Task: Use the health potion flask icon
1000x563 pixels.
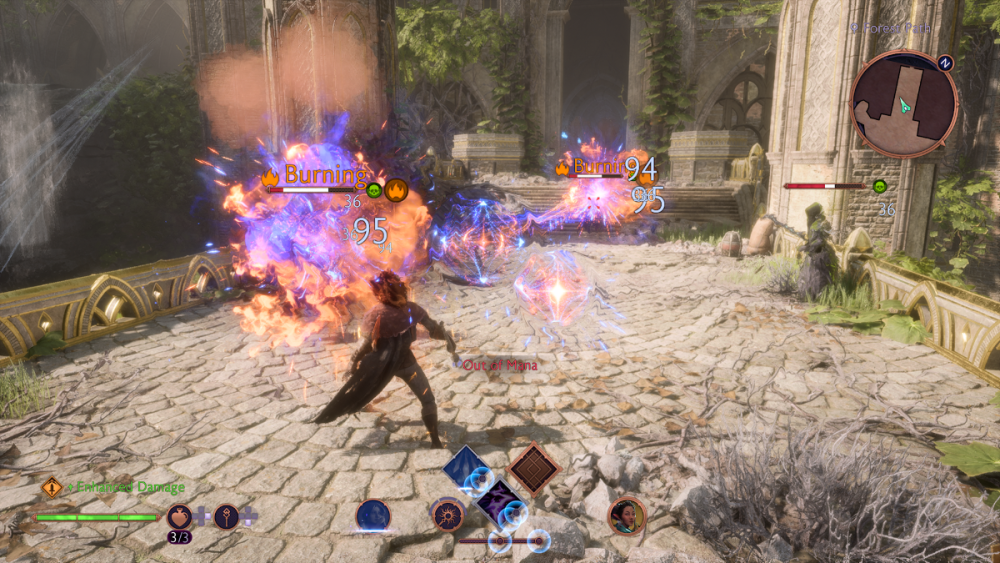Action: tap(180, 517)
